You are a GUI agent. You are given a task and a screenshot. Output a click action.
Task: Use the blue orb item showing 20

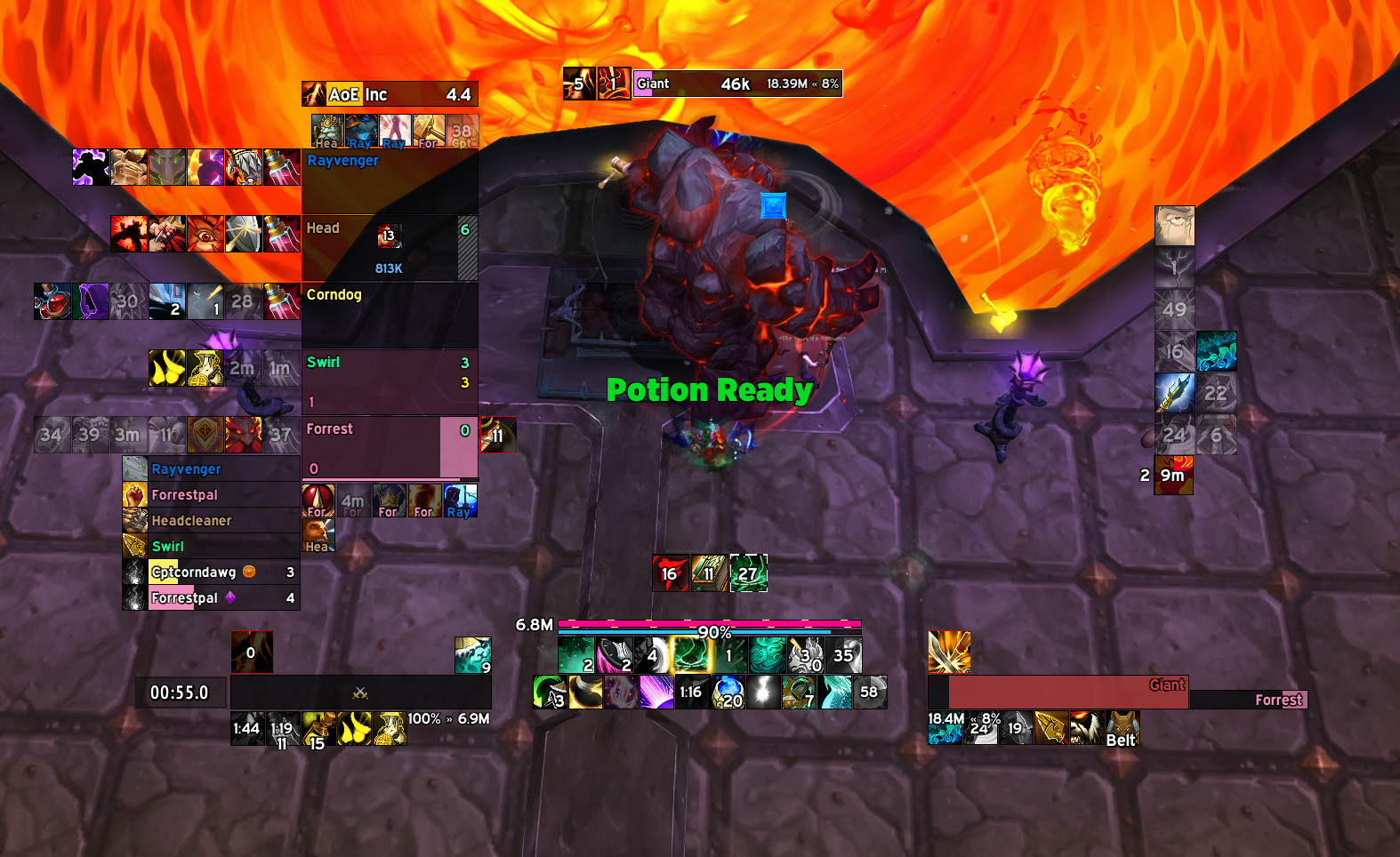tap(728, 692)
